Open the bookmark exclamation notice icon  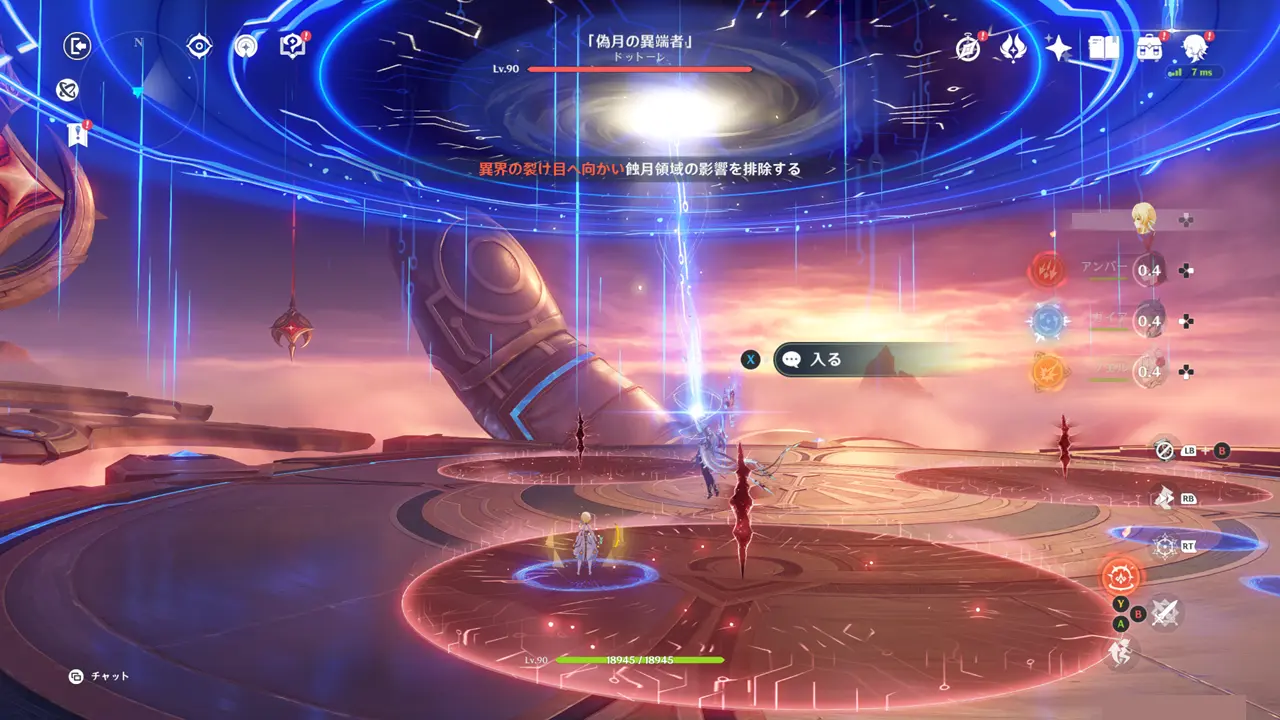click(x=78, y=135)
